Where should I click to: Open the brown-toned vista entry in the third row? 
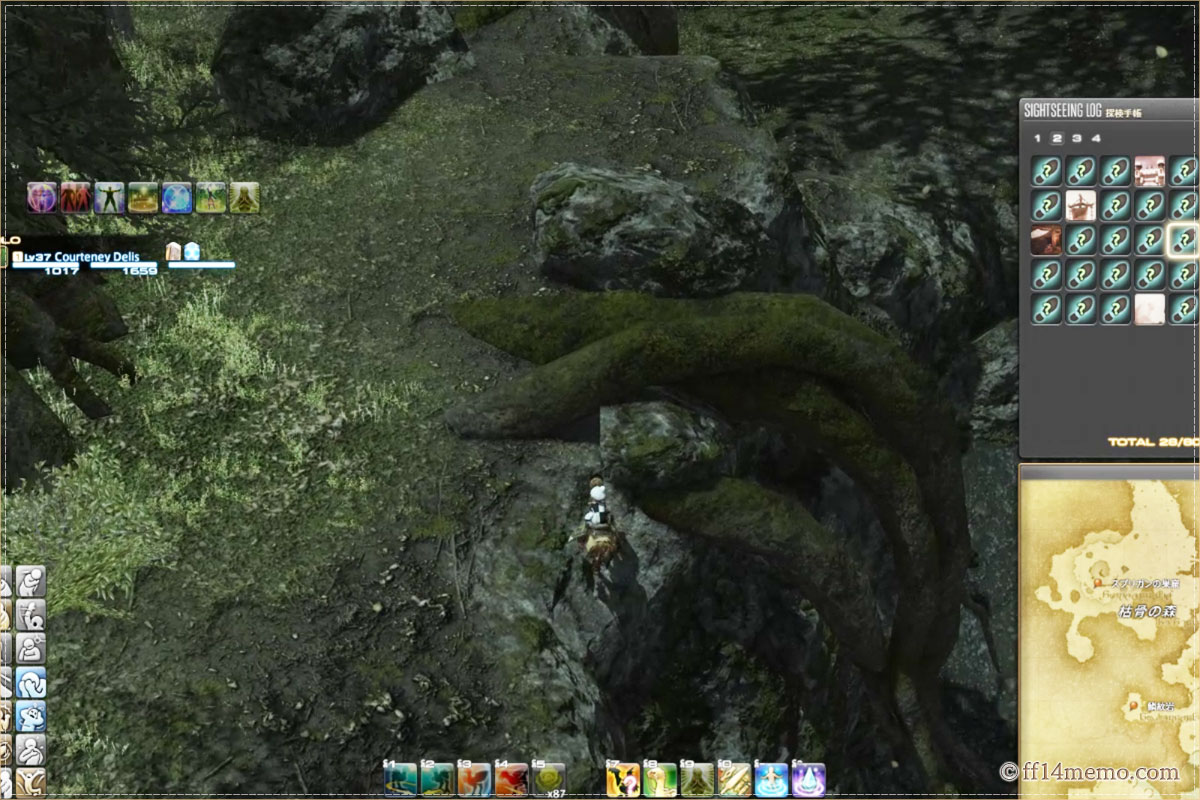(1046, 240)
